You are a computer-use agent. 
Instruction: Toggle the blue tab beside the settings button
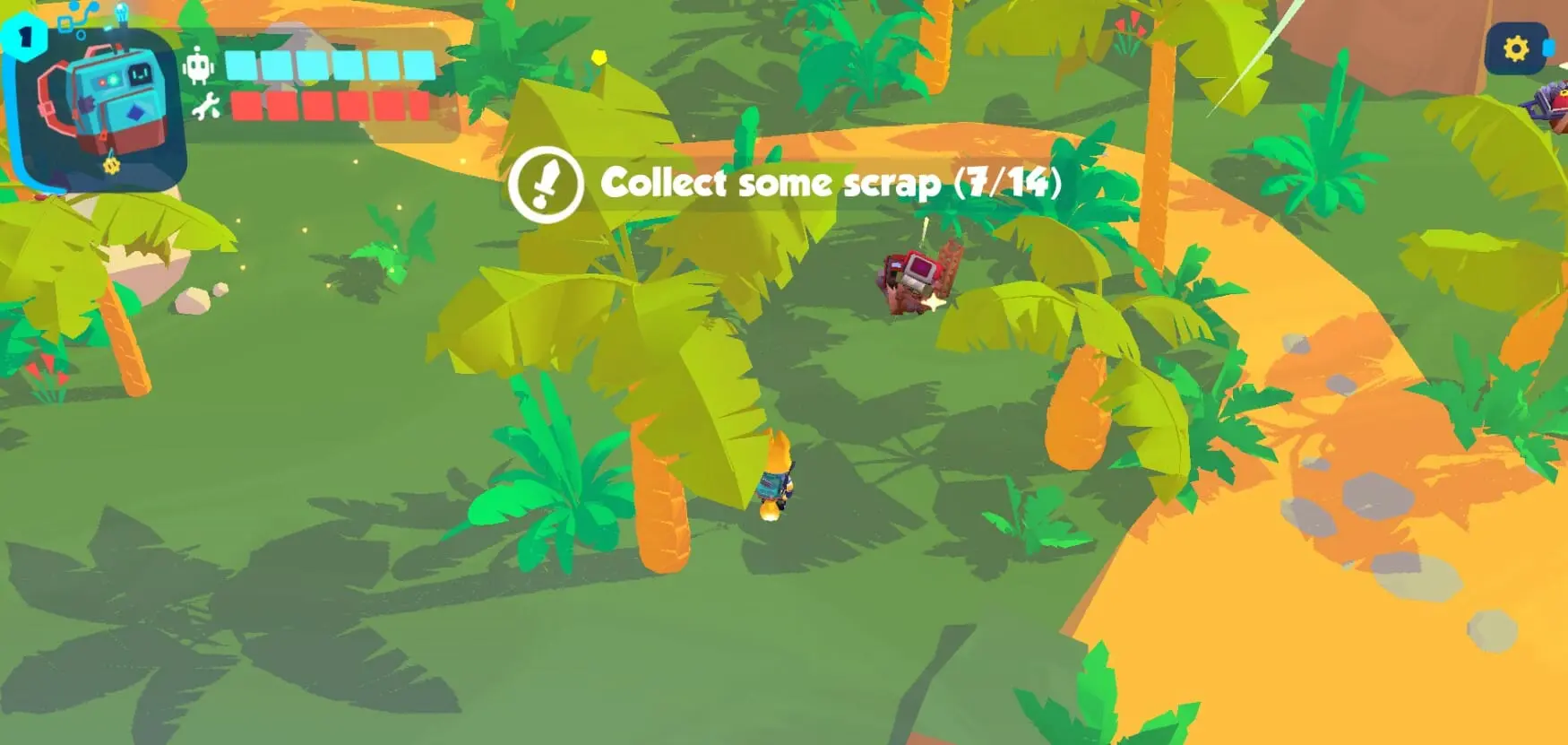[1550, 49]
